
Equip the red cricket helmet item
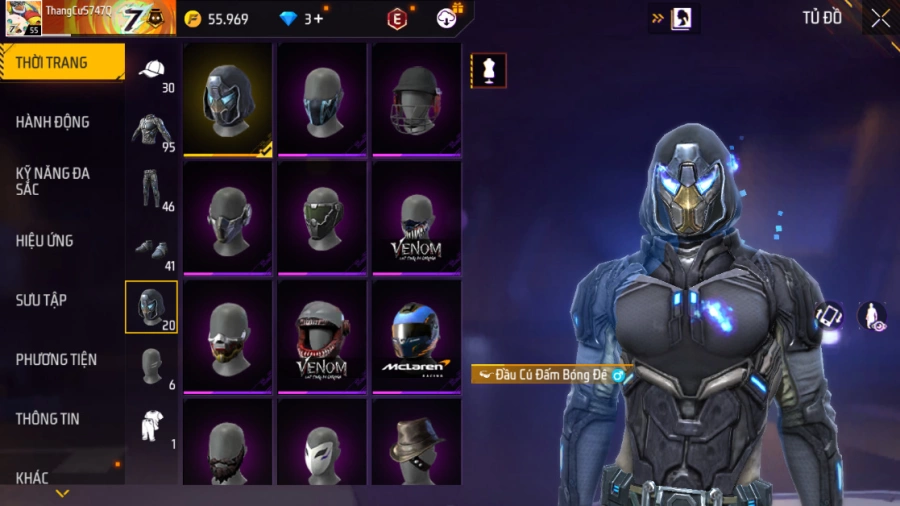(x=416, y=98)
